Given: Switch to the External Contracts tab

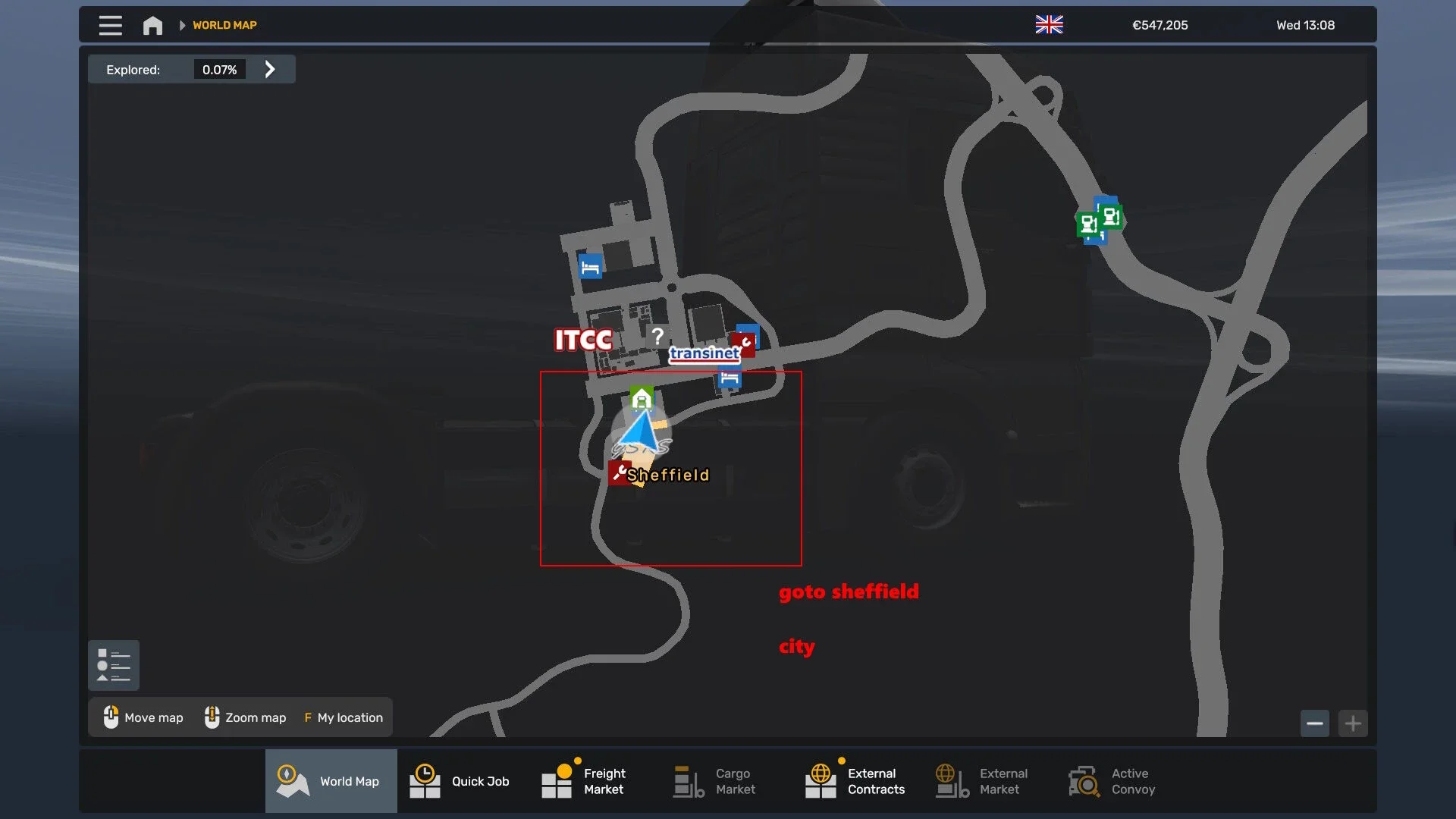Looking at the screenshot, I should pyautogui.click(x=855, y=781).
